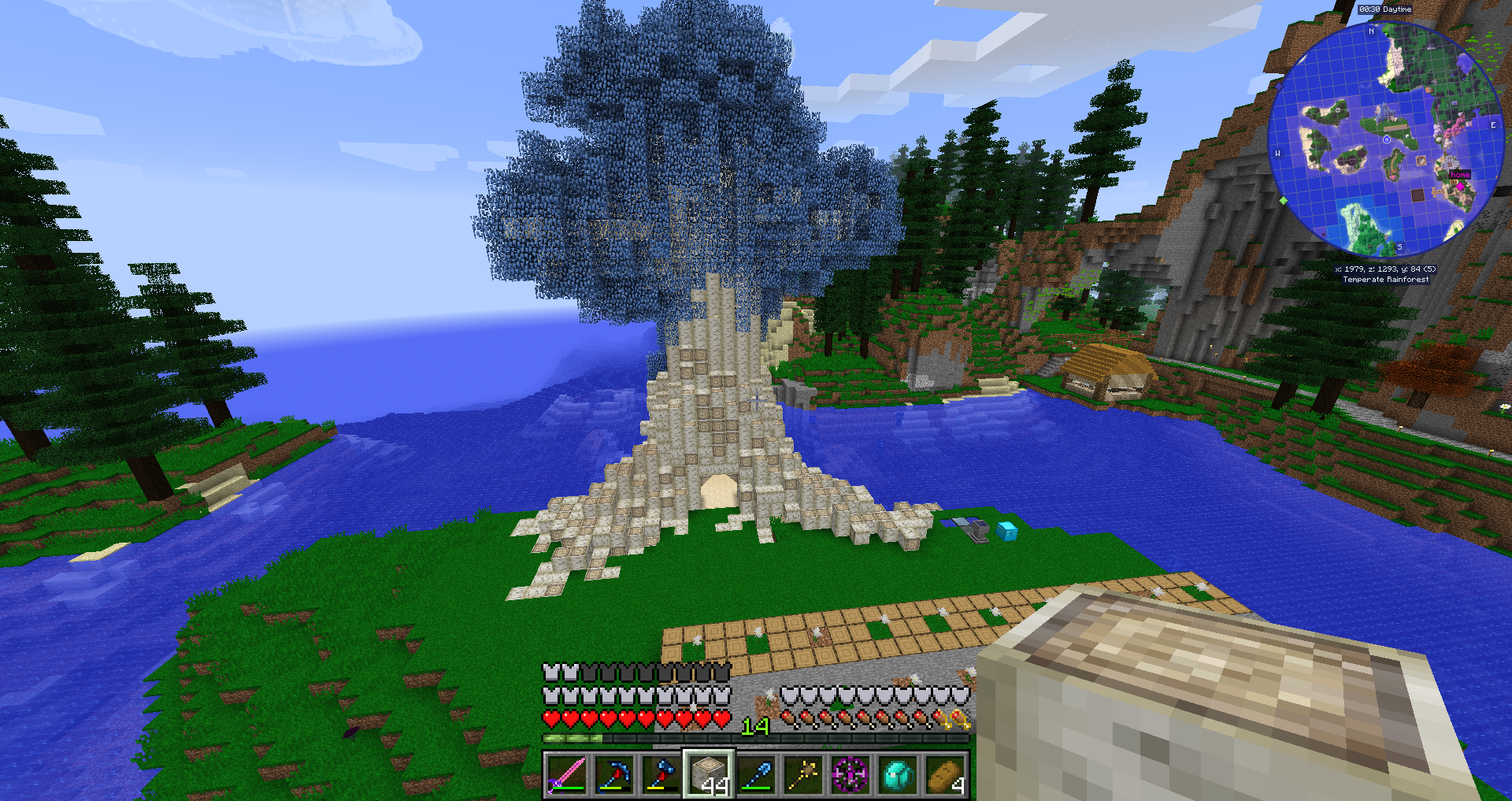Image resolution: width=1512 pixels, height=801 pixels.
Task: Select the pink sword hotbar slot
Action: (x=567, y=775)
